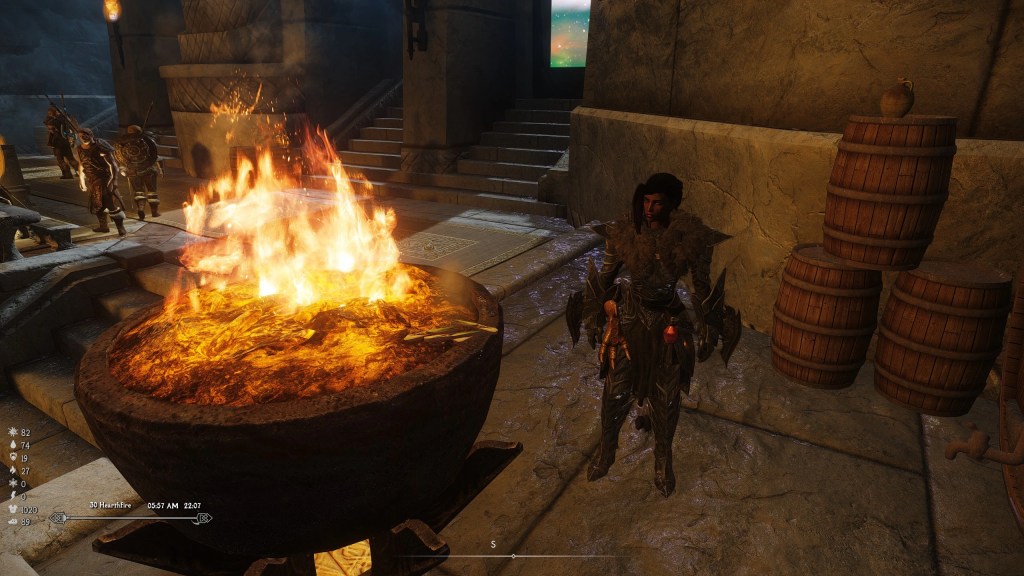The image size is (1024, 576).
Task: Select the lightning bolt shock icon
Action: (x=11, y=496)
